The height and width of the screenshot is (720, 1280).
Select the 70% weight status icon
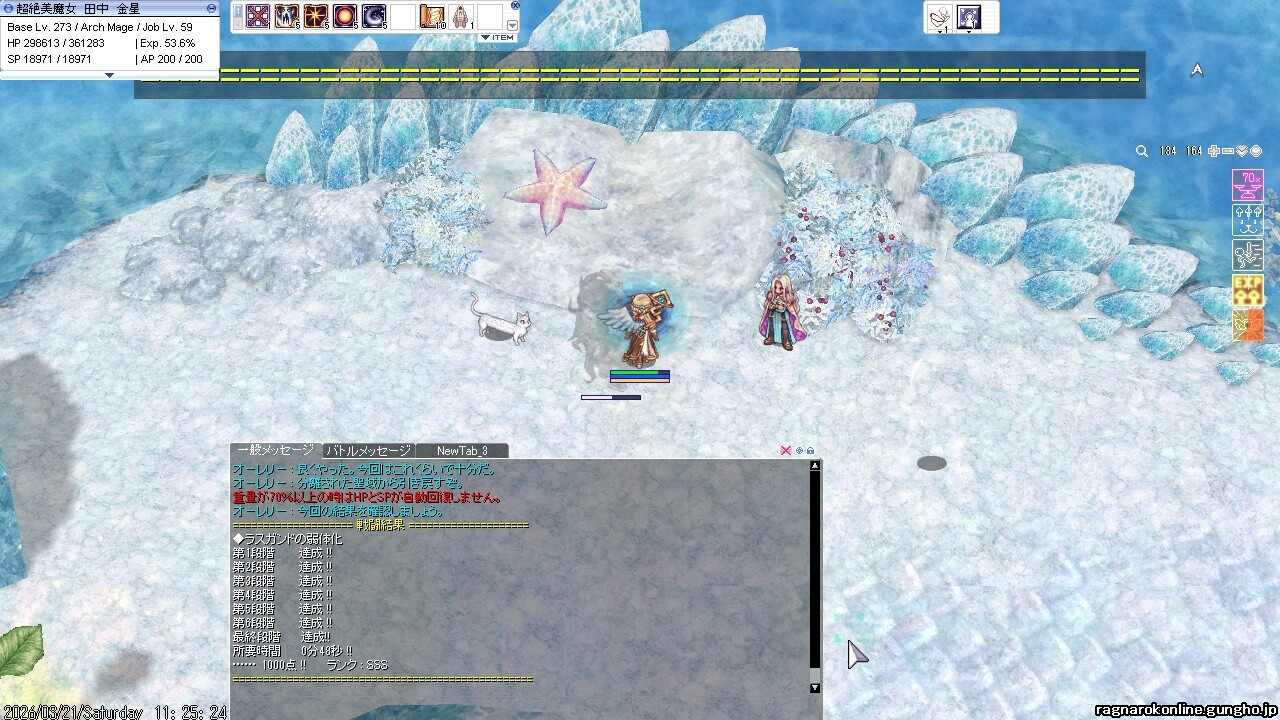(x=1247, y=185)
